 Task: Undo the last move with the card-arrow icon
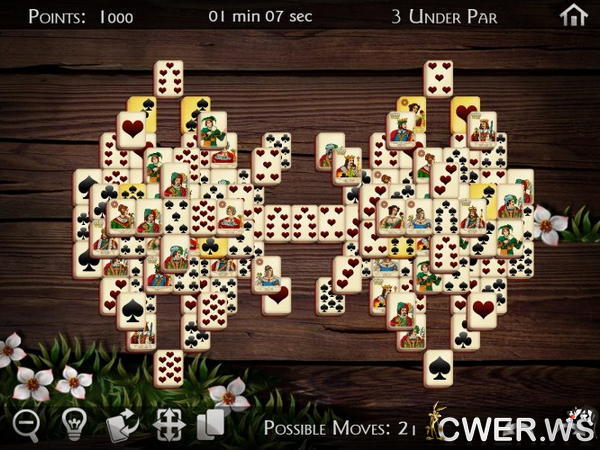click(x=122, y=424)
